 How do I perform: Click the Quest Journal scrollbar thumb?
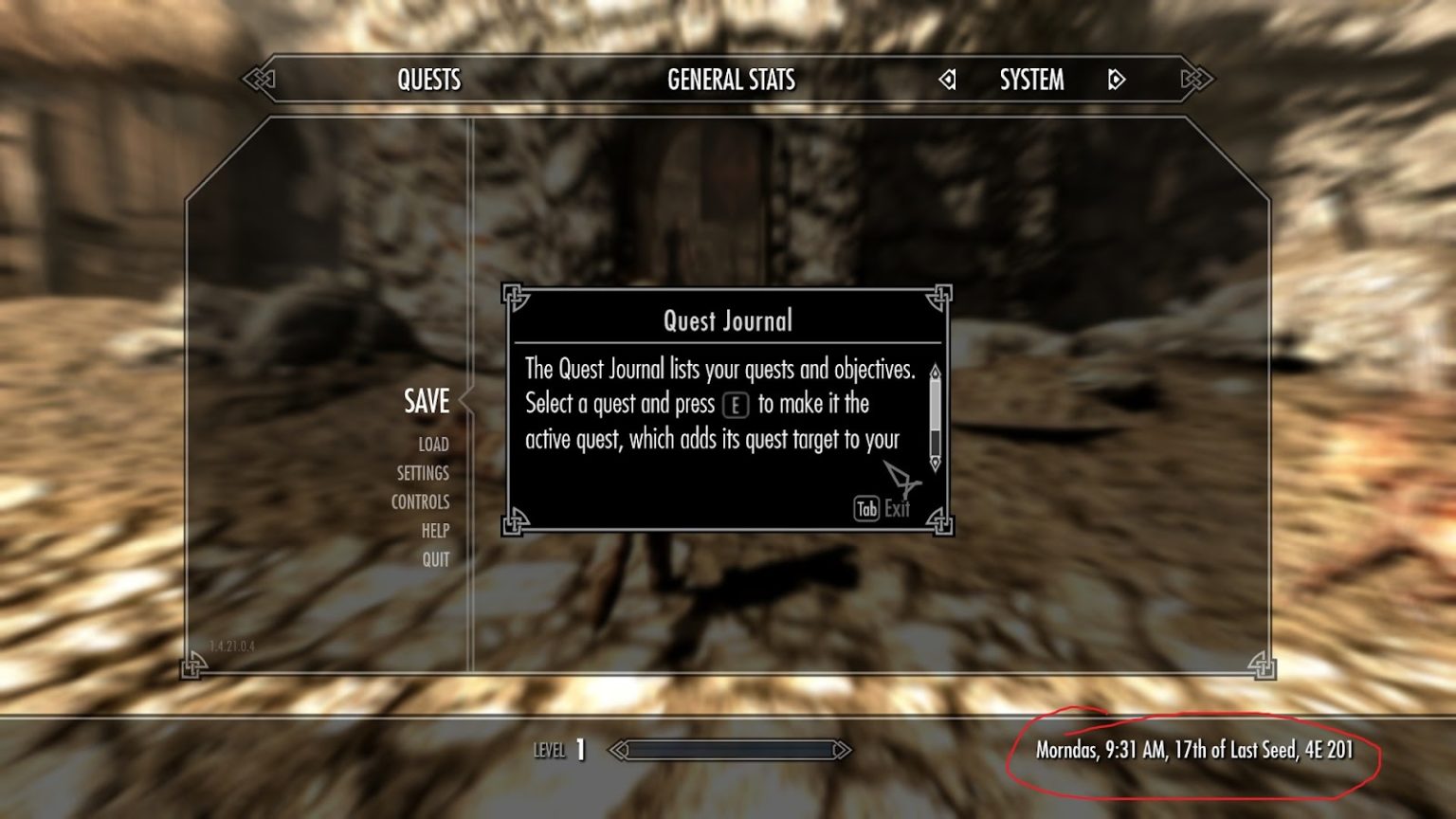936,404
